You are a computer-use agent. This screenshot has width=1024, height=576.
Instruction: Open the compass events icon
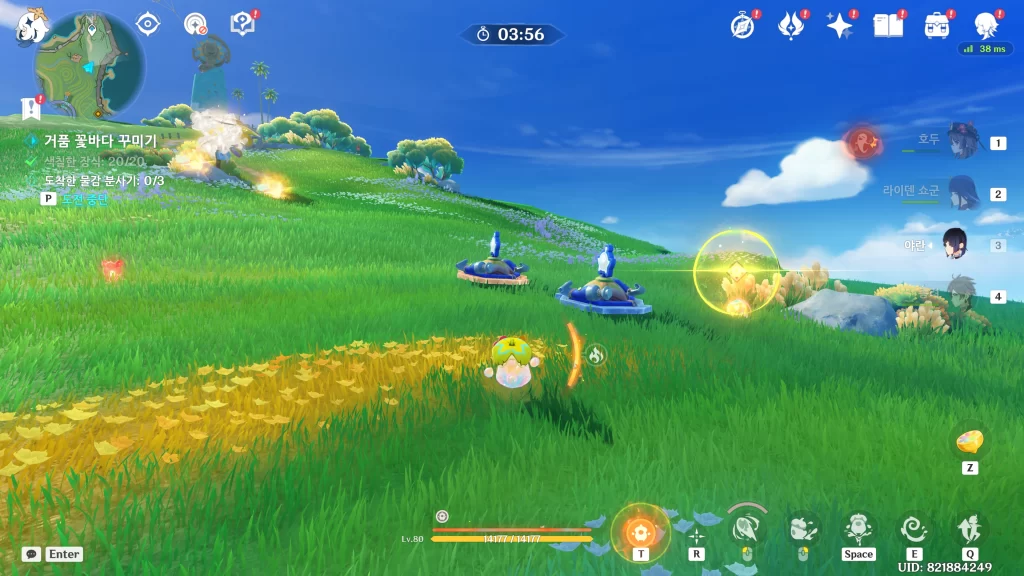(x=742, y=26)
